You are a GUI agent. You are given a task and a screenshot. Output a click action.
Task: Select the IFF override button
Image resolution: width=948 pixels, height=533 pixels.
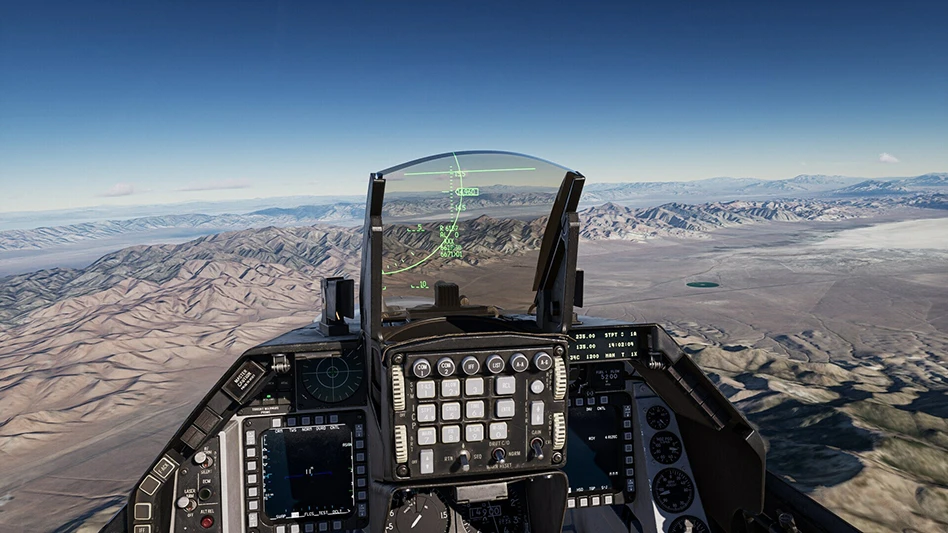tap(470, 366)
